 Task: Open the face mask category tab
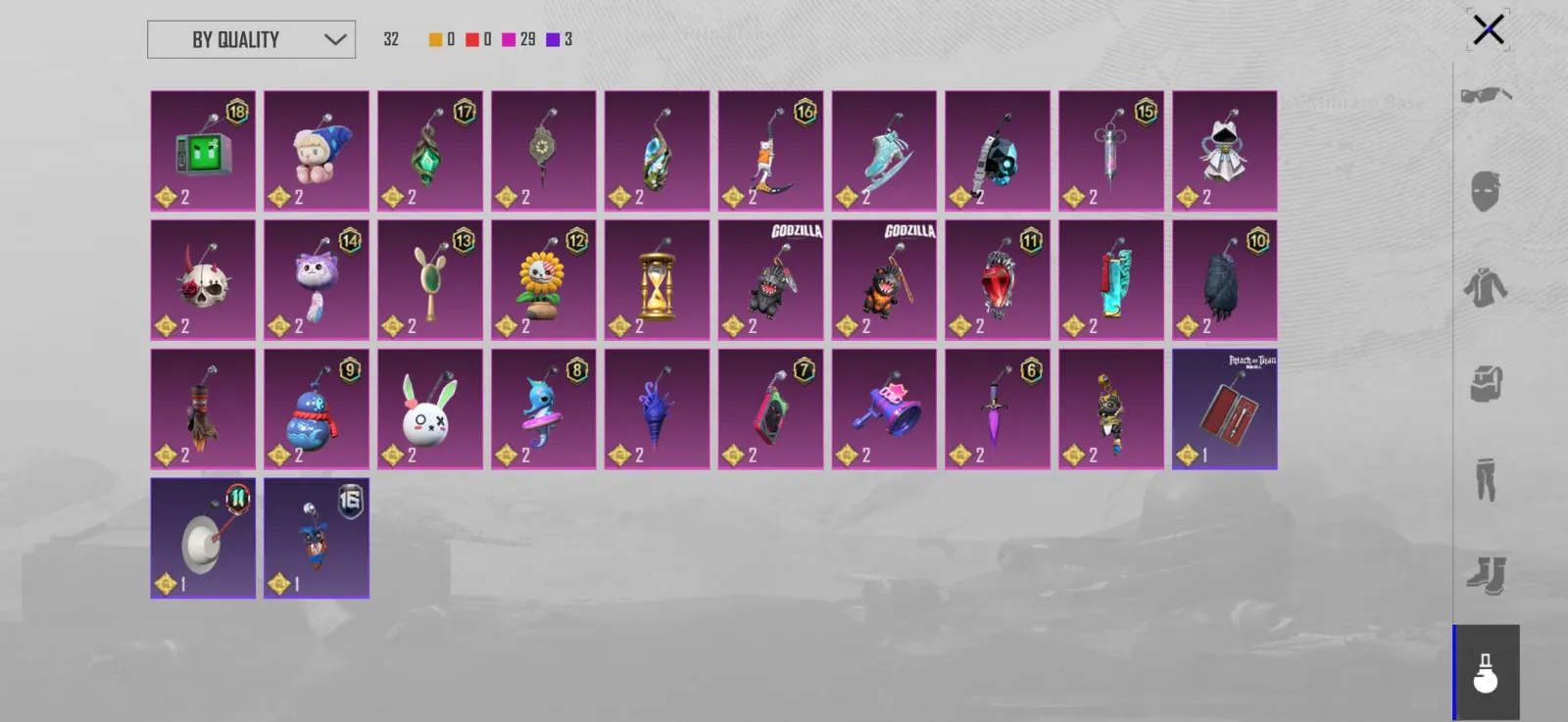click(x=1486, y=191)
